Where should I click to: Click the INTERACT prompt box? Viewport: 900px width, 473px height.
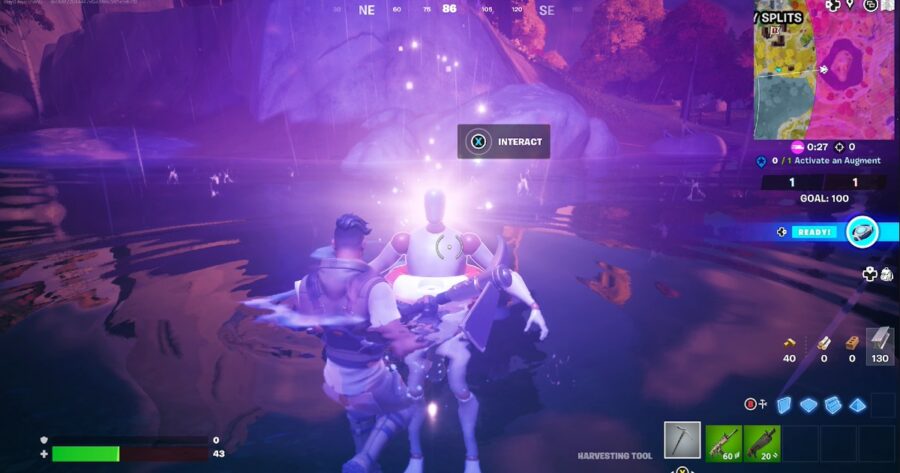tap(504, 142)
